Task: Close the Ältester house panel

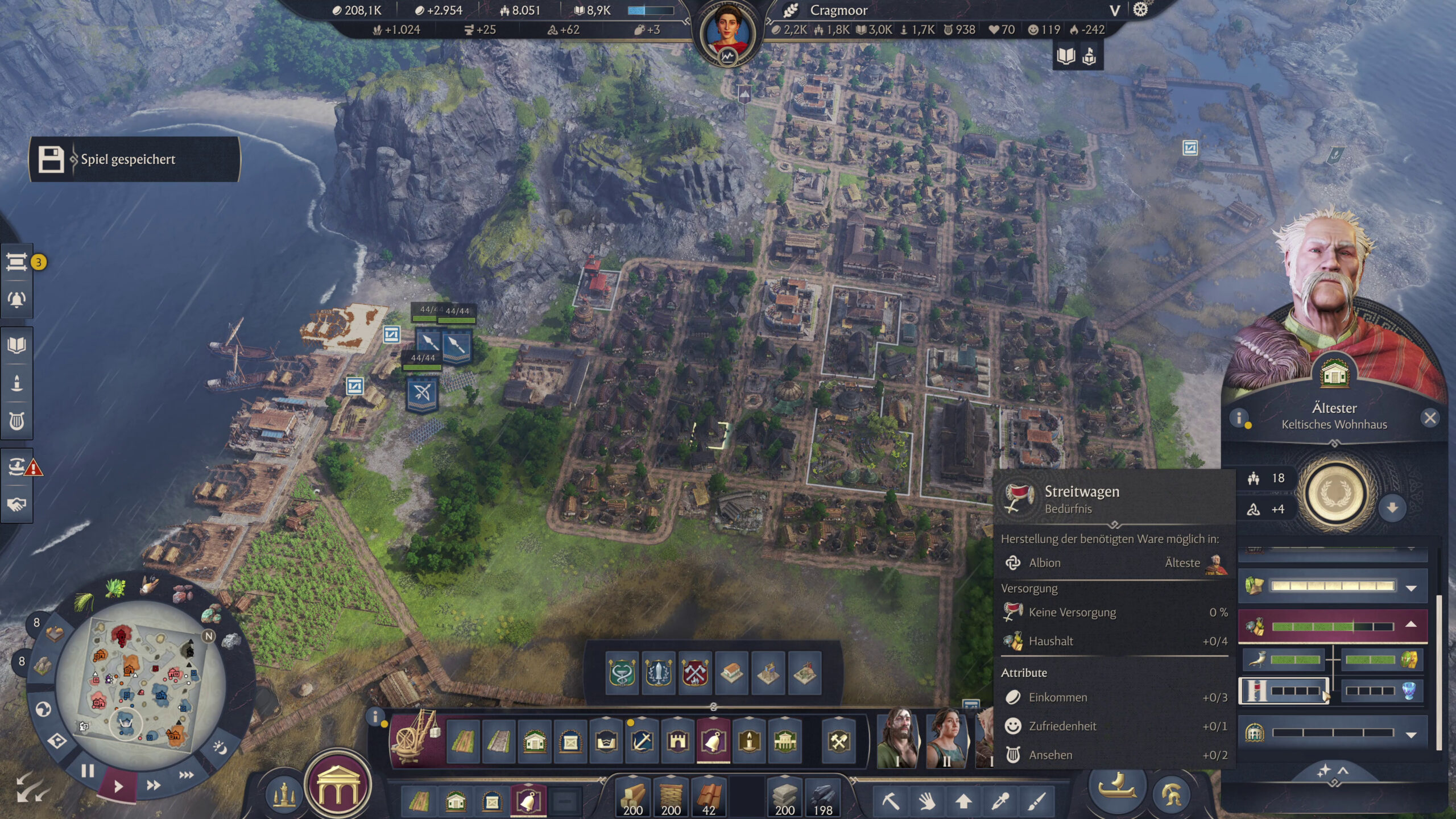Action: coord(1430,418)
